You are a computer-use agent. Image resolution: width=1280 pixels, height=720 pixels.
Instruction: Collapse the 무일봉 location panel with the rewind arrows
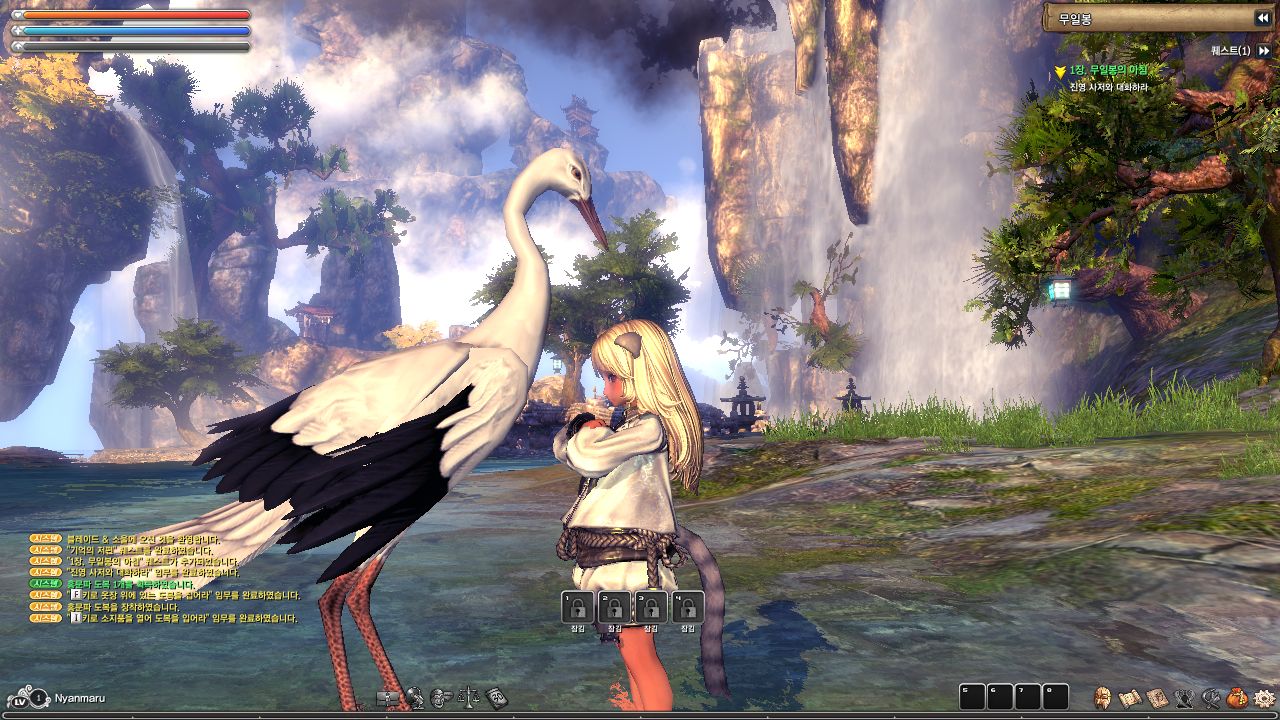(x=1262, y=18)
